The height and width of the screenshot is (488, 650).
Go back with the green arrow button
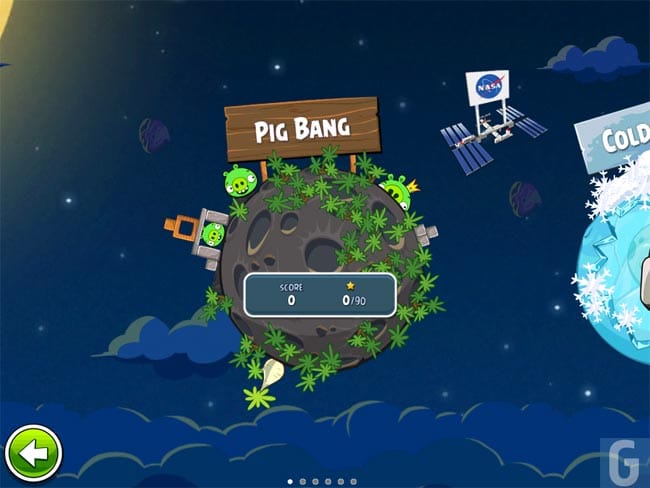33,454
